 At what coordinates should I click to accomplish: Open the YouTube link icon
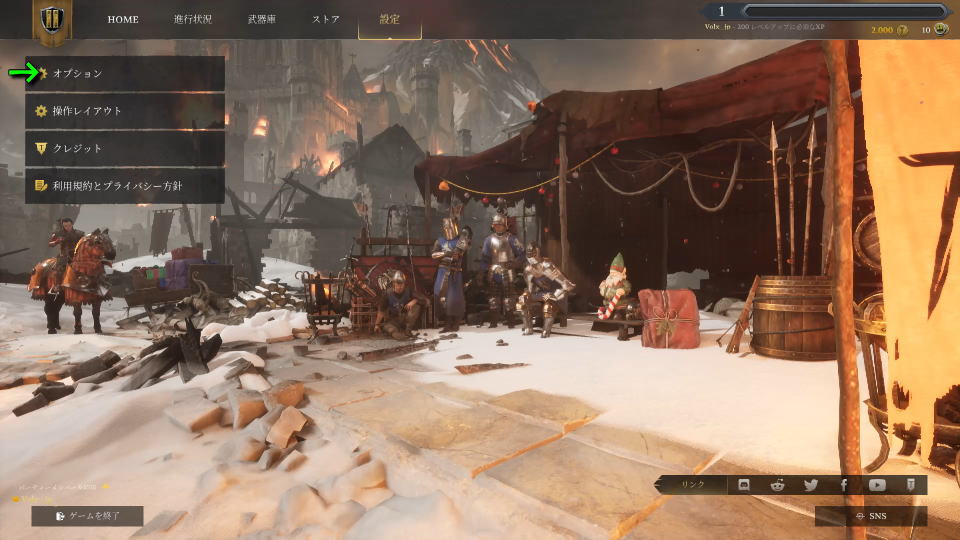point(877,485)
